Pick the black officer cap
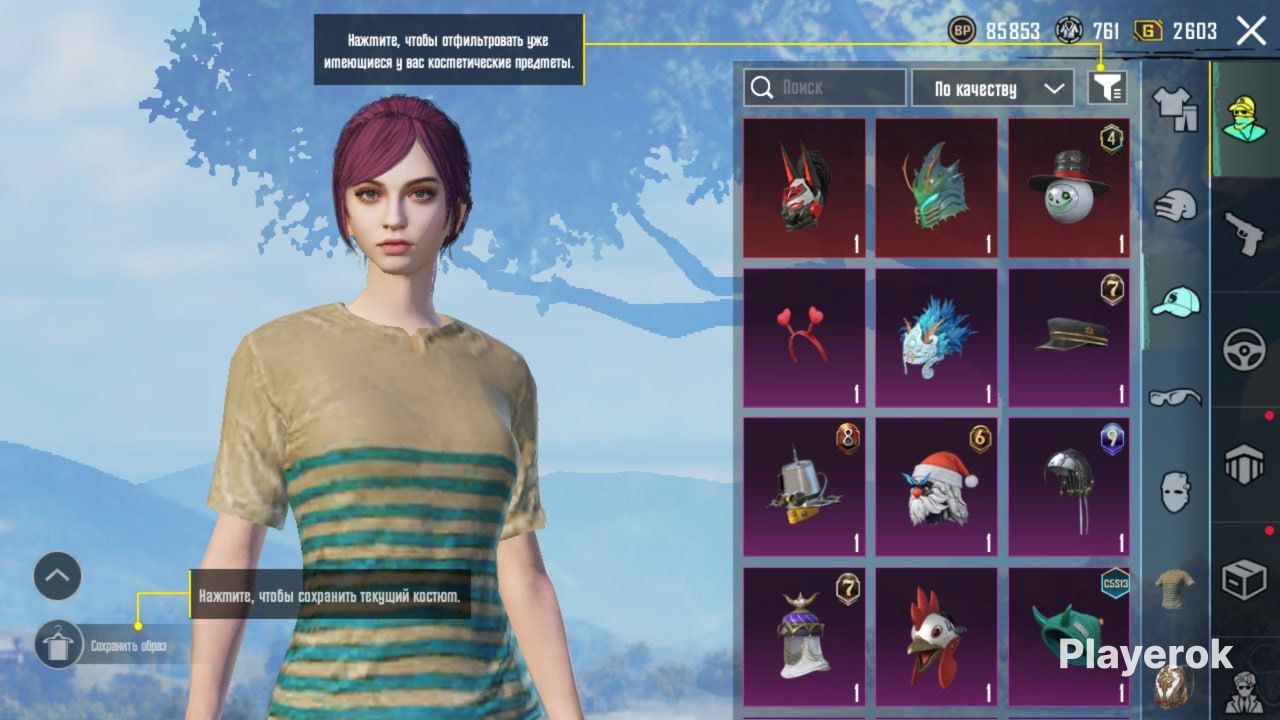Image resolution: width=1280 pixels, height=720 pixels. (1068, 338)
